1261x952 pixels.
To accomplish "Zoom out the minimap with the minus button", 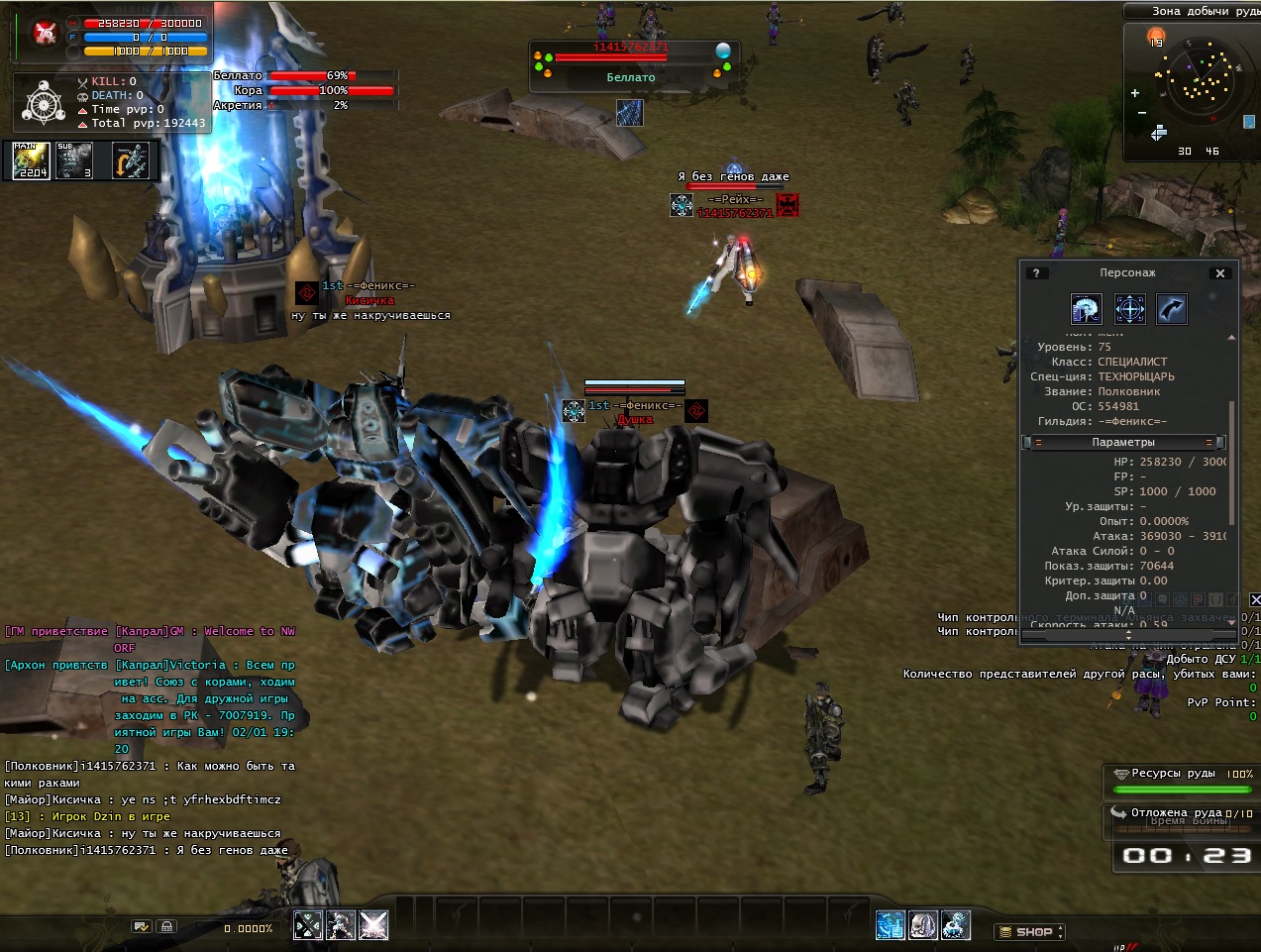I will [x=1141, y=113].
